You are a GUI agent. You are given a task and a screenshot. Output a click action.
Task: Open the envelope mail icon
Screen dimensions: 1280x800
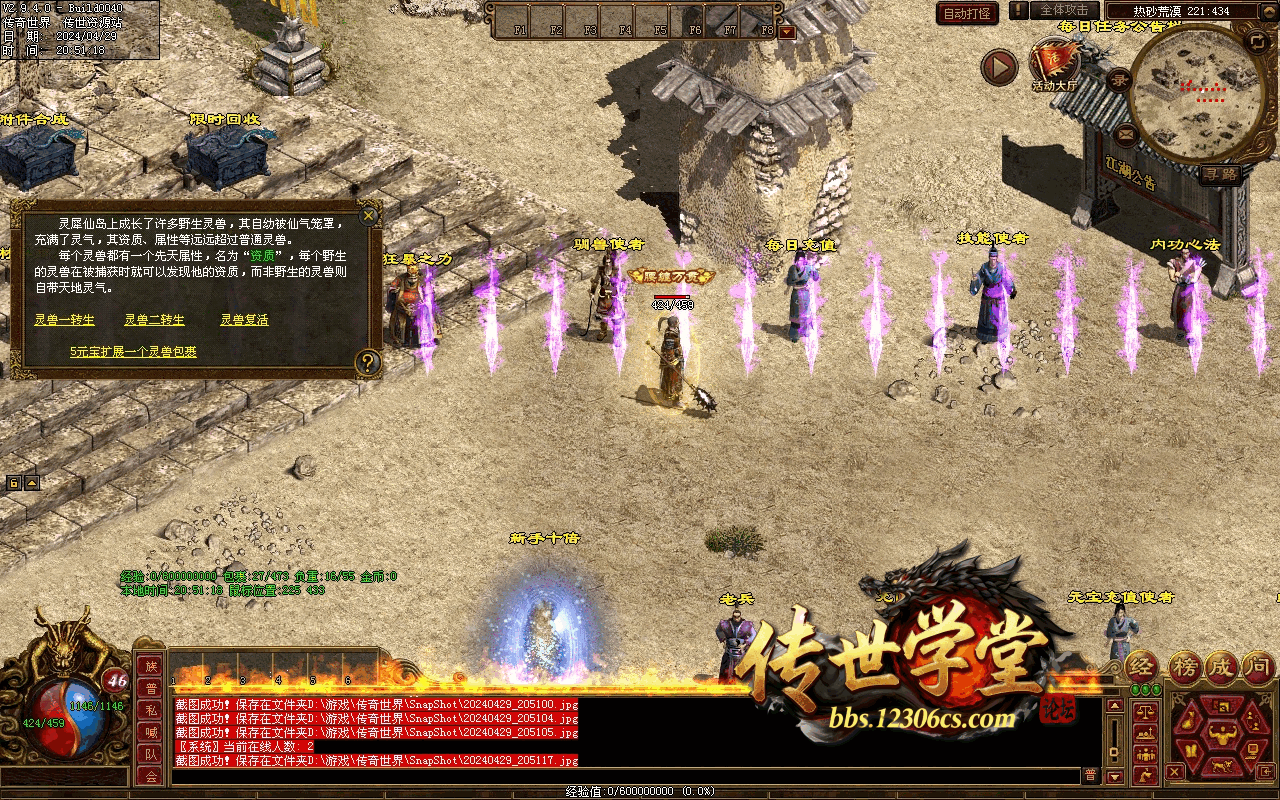pos(1127,133)
